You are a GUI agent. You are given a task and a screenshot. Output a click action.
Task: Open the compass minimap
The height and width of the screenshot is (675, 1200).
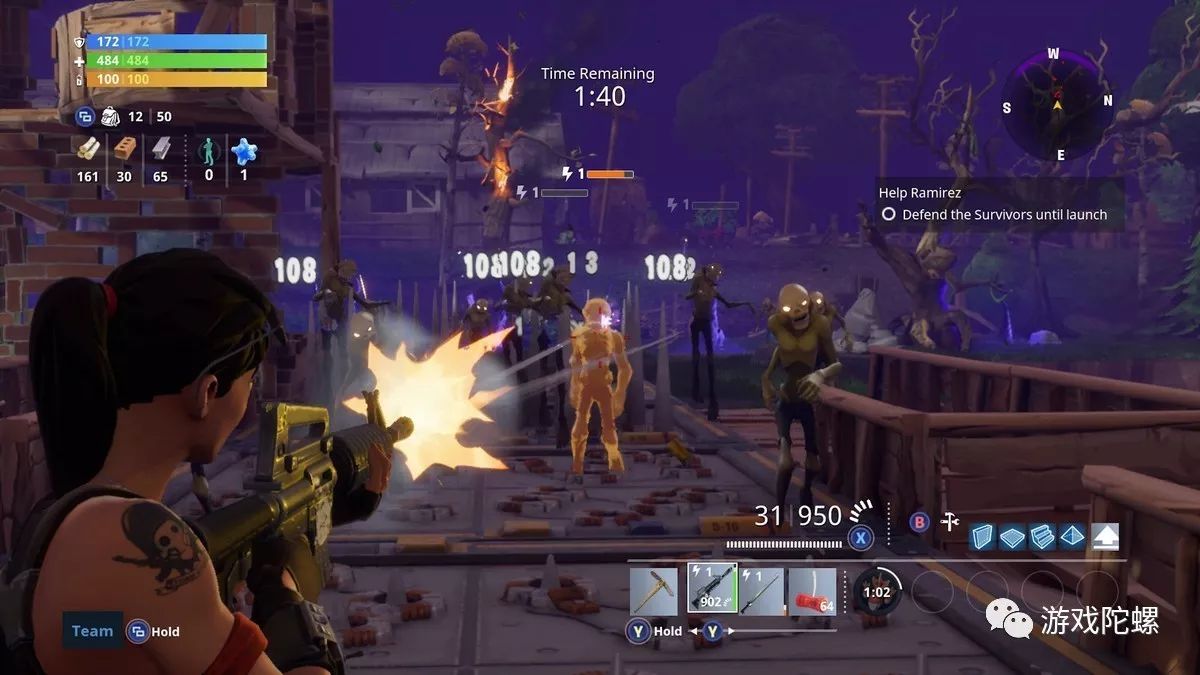point(1057,100)
